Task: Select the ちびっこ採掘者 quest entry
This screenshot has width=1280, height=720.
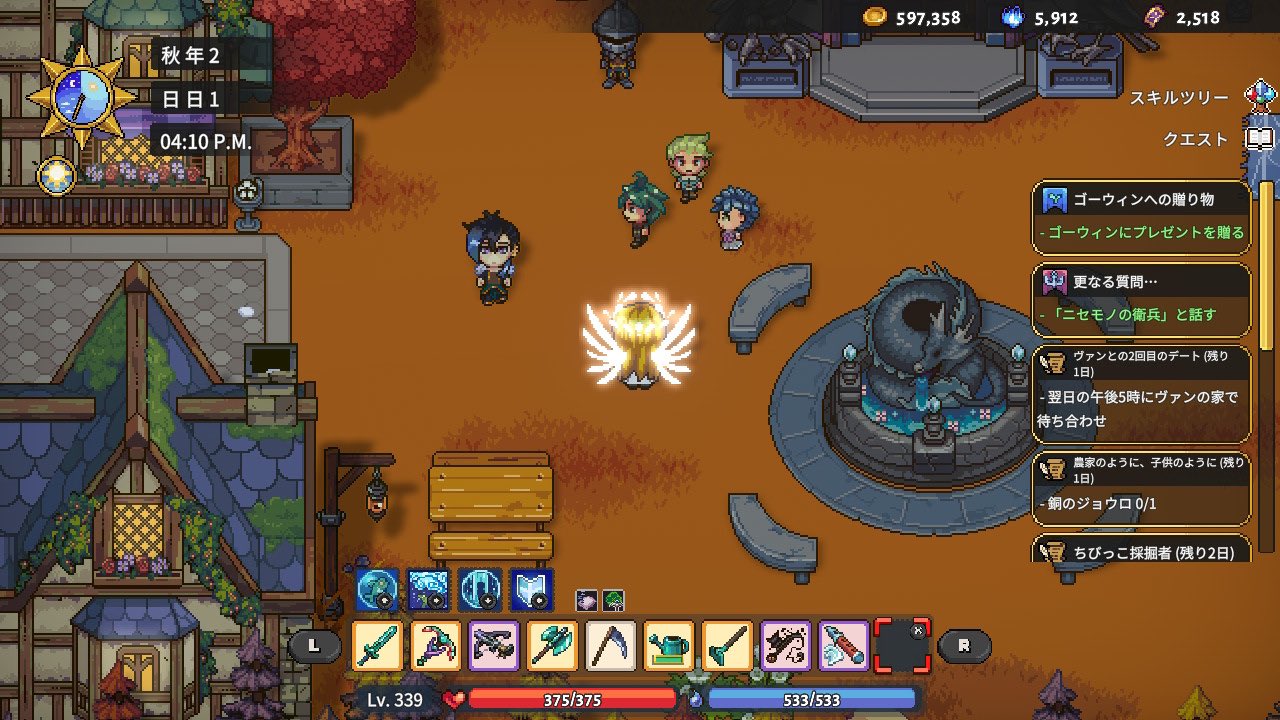Action: pyautogui.click(x=1141, y=549)
